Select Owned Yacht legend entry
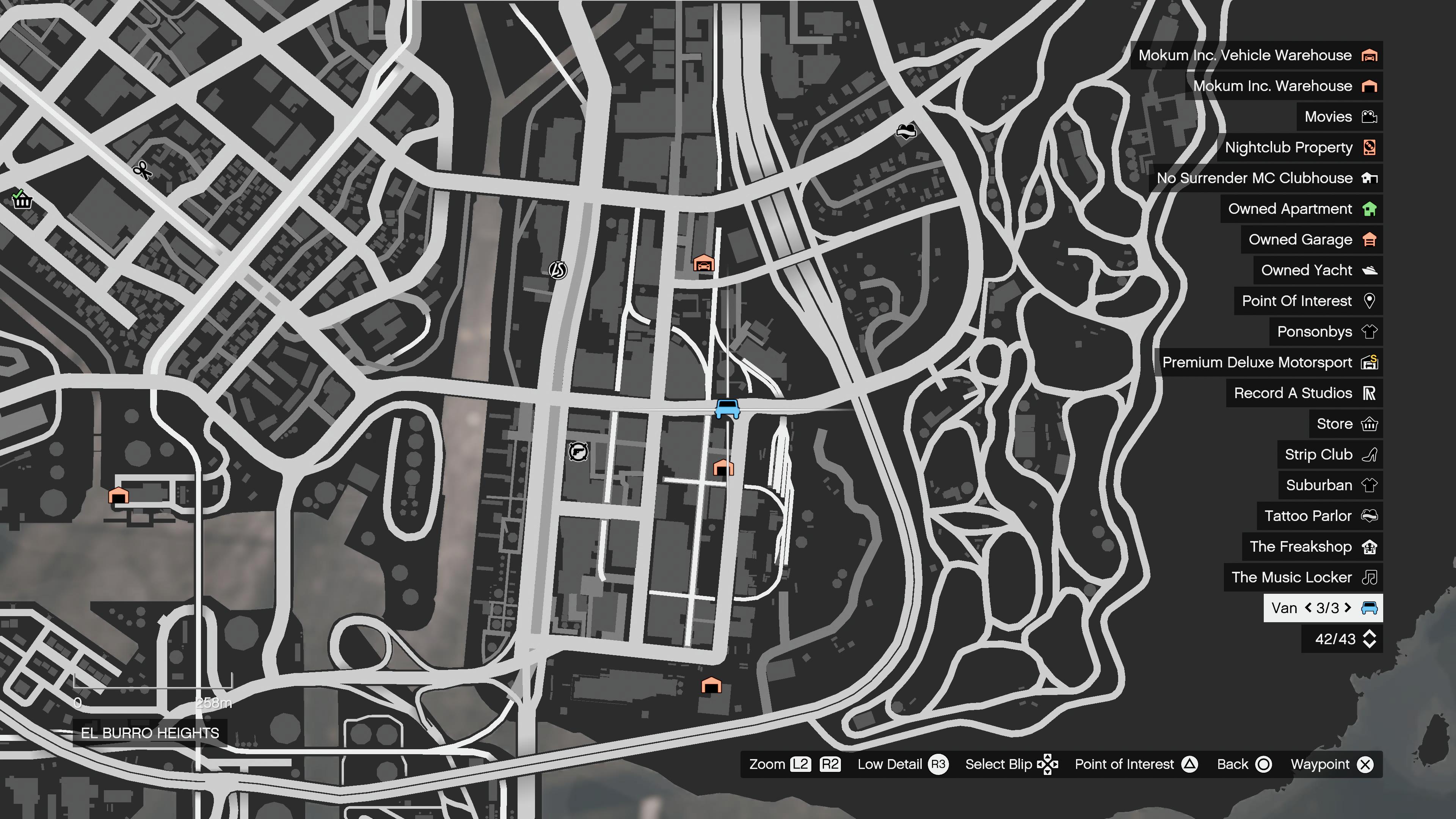Screen dimensions: 1456x819 click(1318, 270)
